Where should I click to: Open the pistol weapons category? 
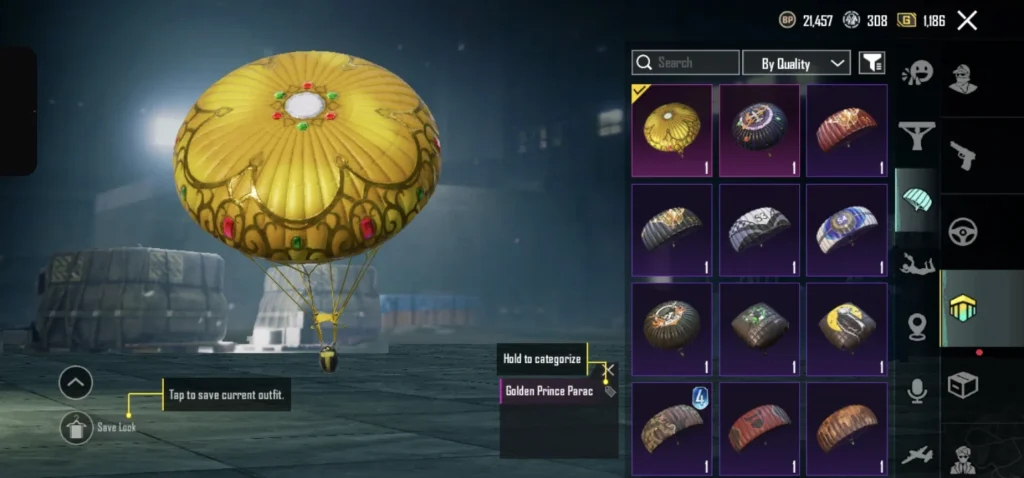[x=963, y=155]
